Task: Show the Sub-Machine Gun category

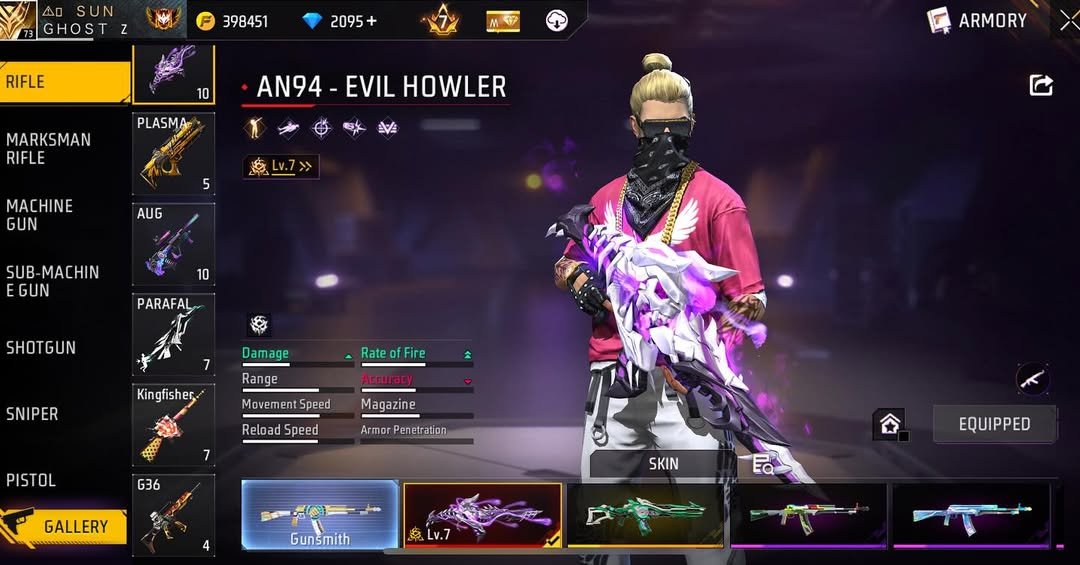Action: coord(60,281)
